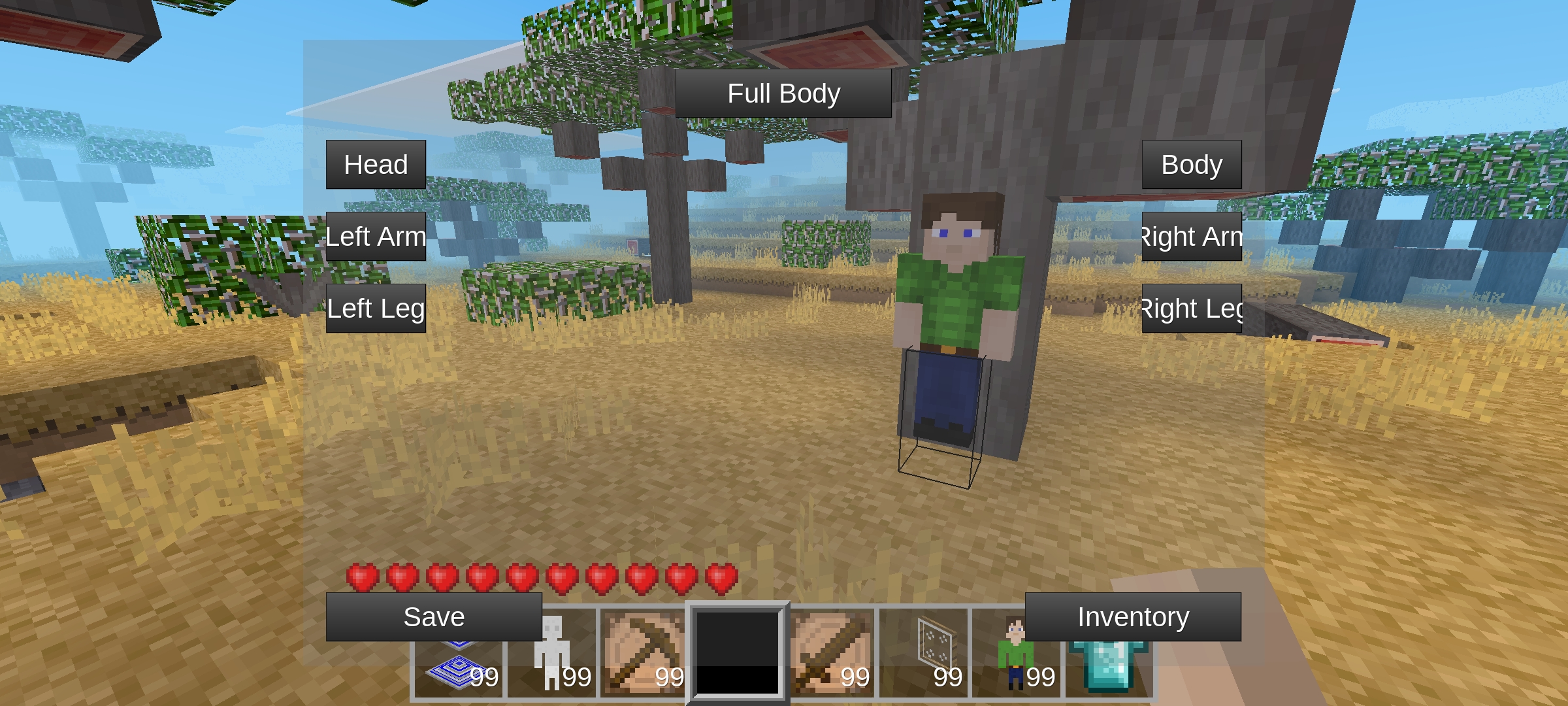Open the Inventory
The height and width of the screenshot is (706, 1568).
(1132, 617)
